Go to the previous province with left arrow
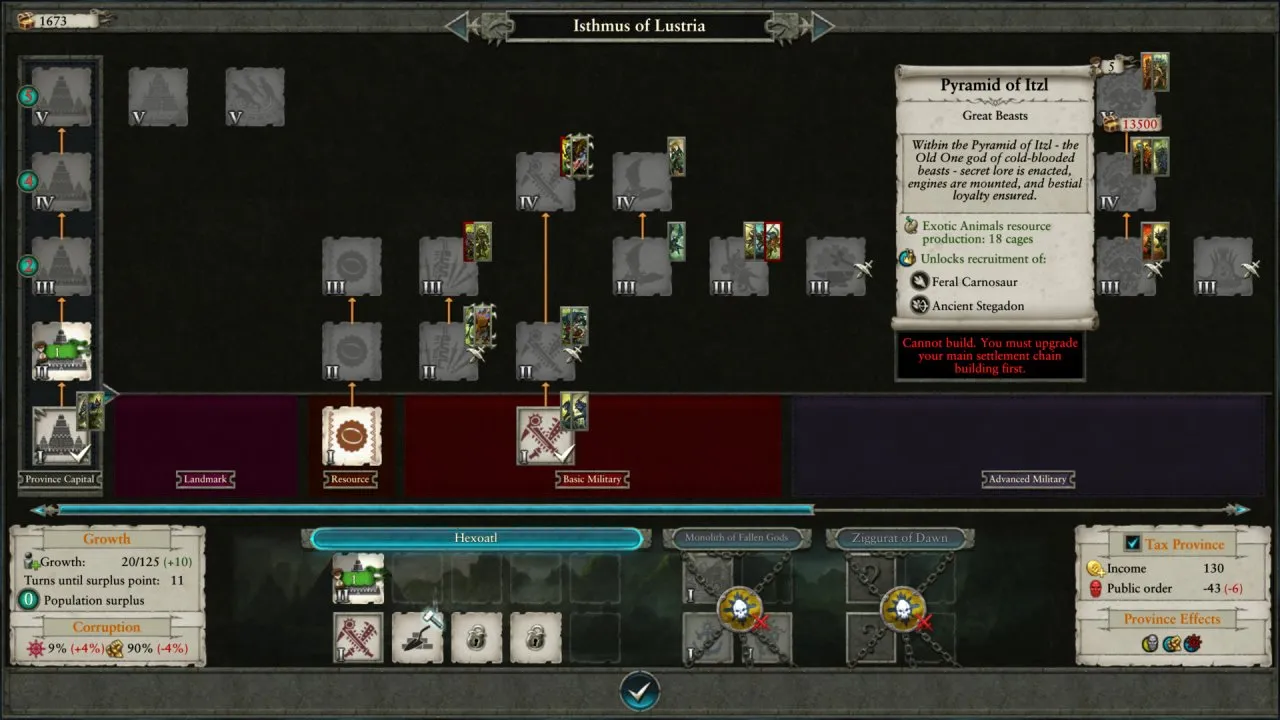The width and height of the screenshot is (1280, 720). click(x=457, y=26)
